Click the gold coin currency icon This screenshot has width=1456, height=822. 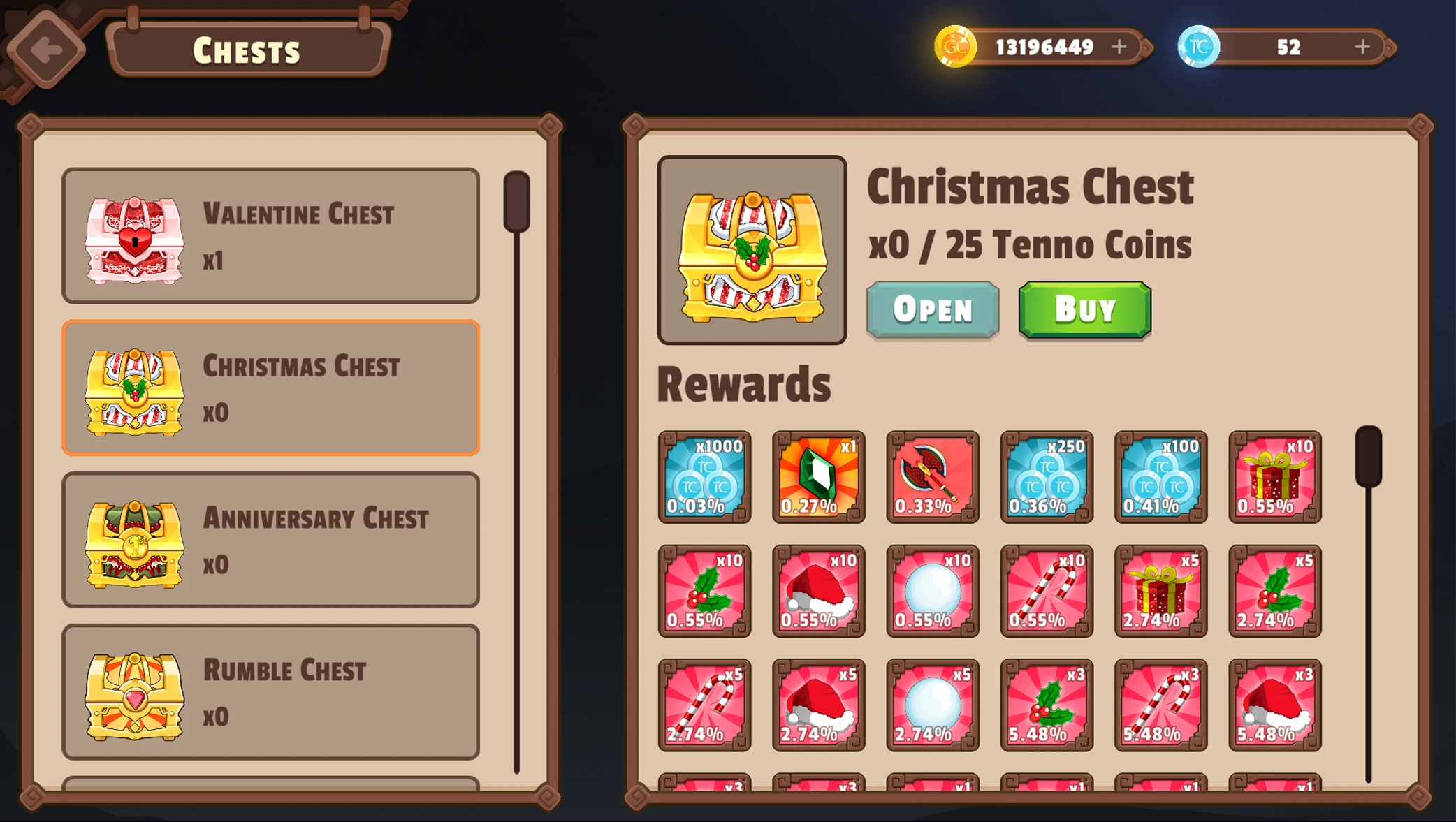[x=956, y=47]
